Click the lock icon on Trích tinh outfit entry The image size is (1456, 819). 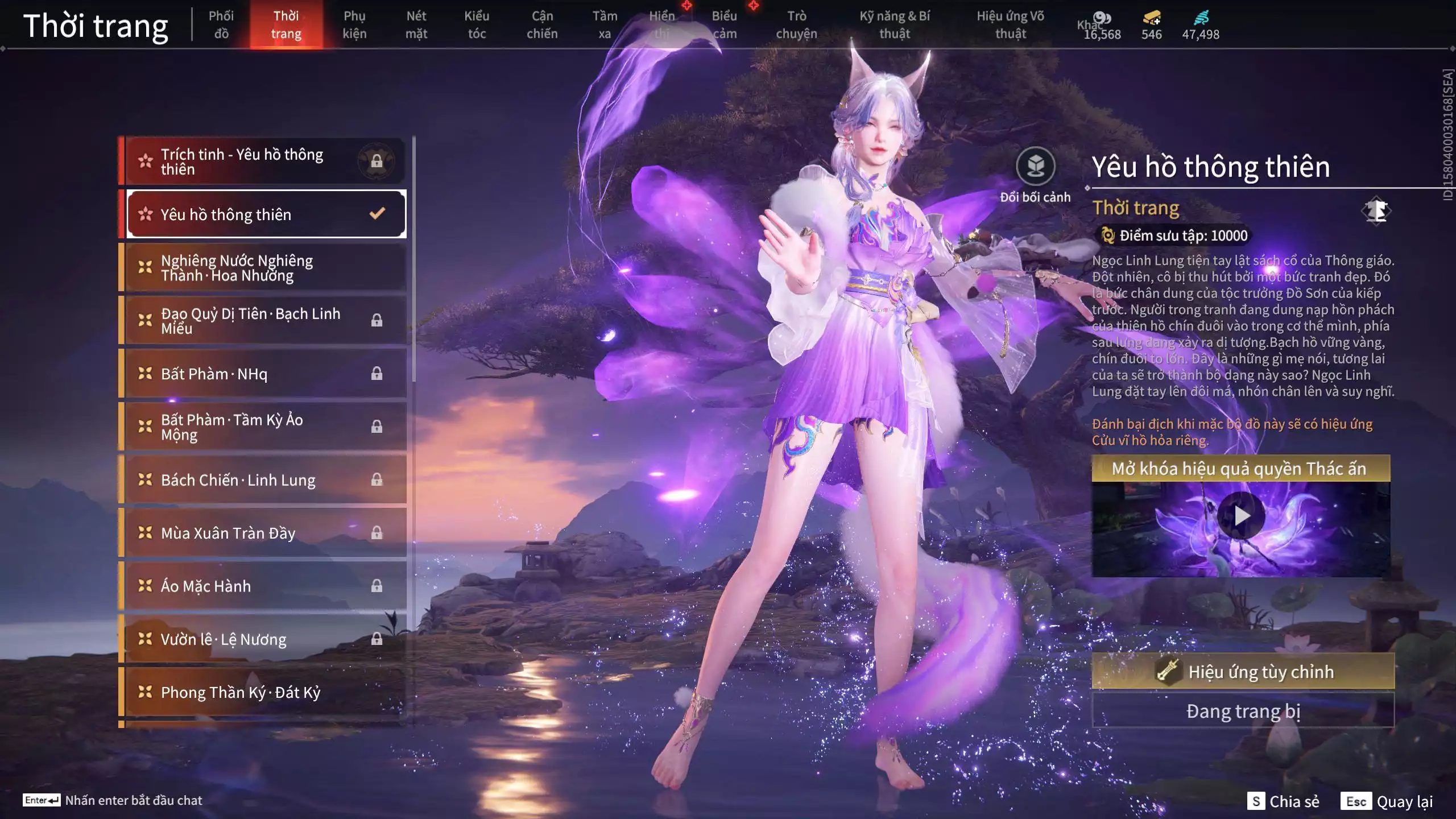(x=376, y=160)
